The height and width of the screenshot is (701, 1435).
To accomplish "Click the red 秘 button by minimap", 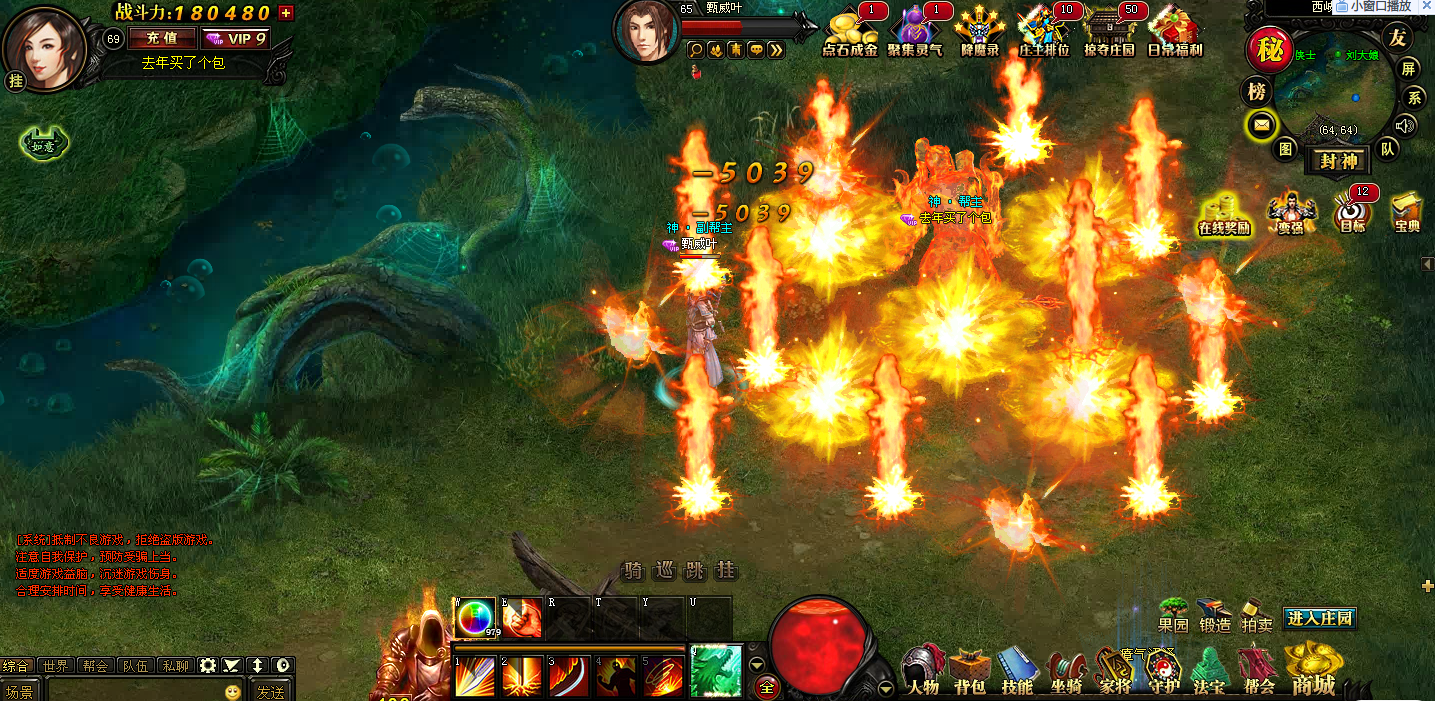I will click(x=1269, y=50).
